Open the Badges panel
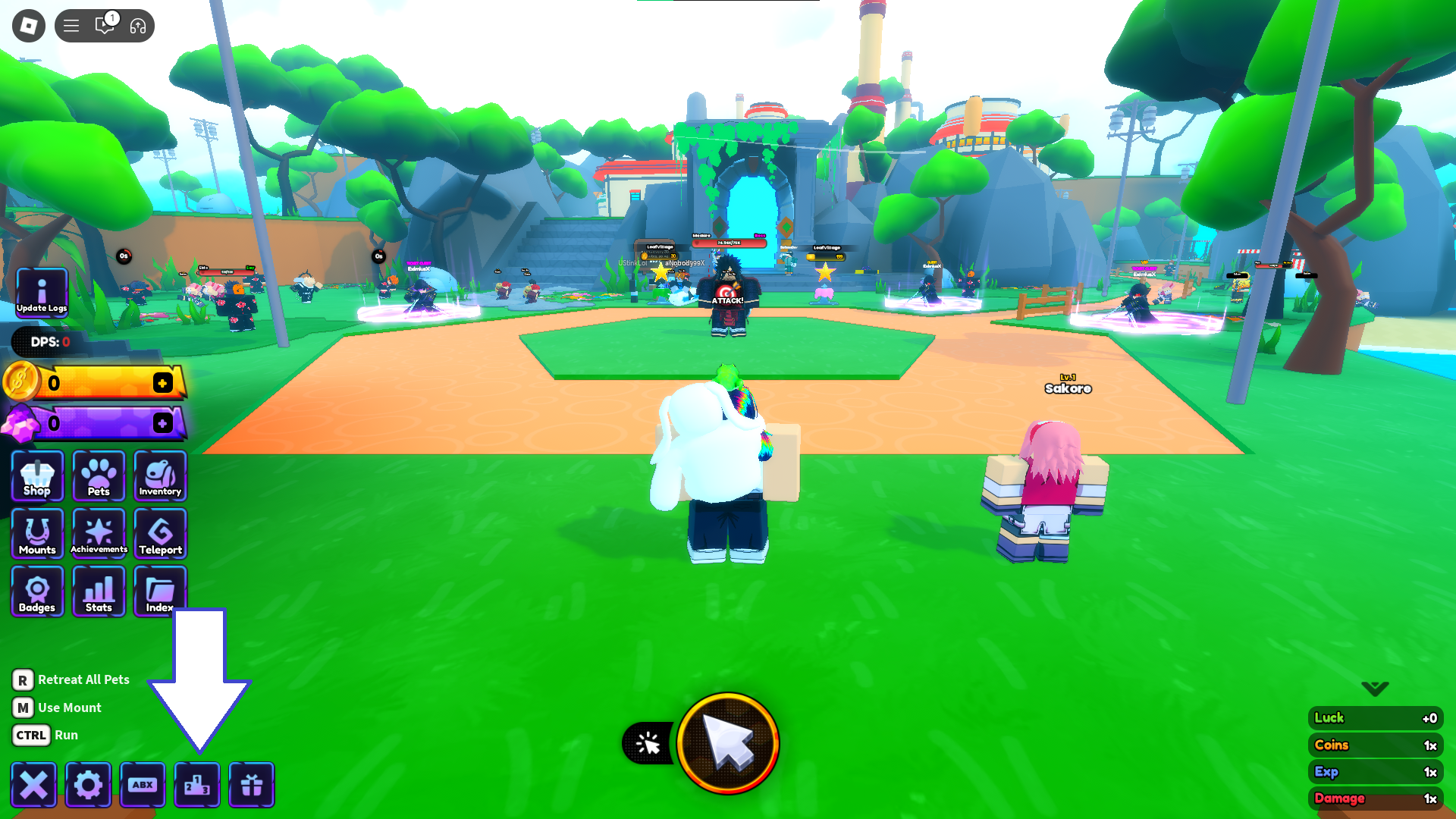Screen dimensions: 1456x819 tap(36, 591)
